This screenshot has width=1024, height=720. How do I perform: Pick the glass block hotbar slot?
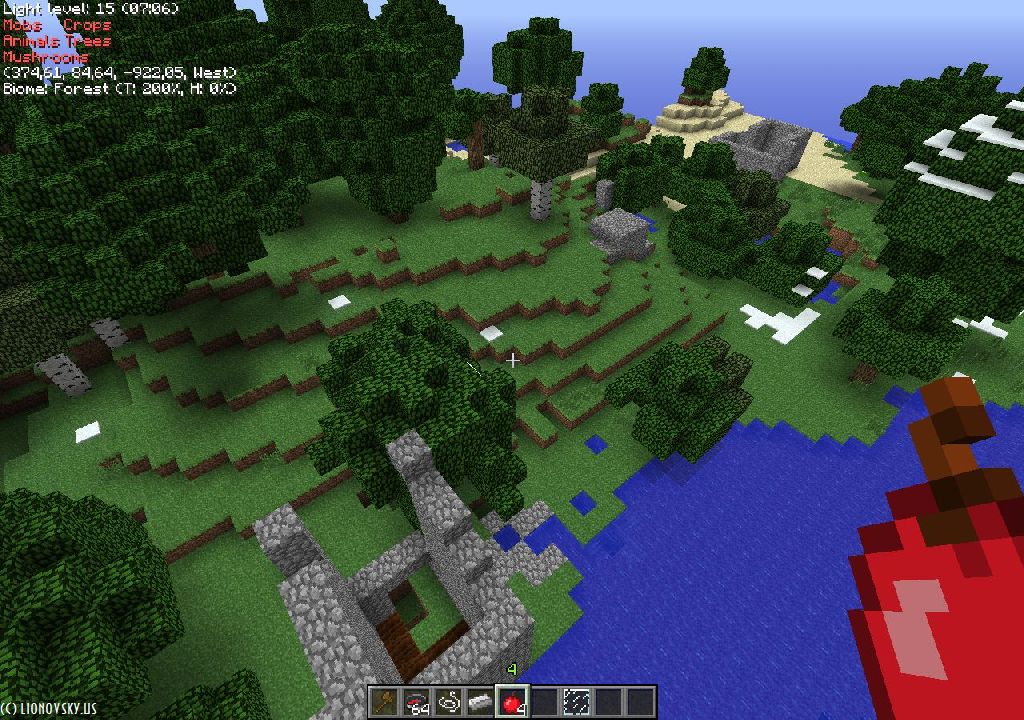577,702
